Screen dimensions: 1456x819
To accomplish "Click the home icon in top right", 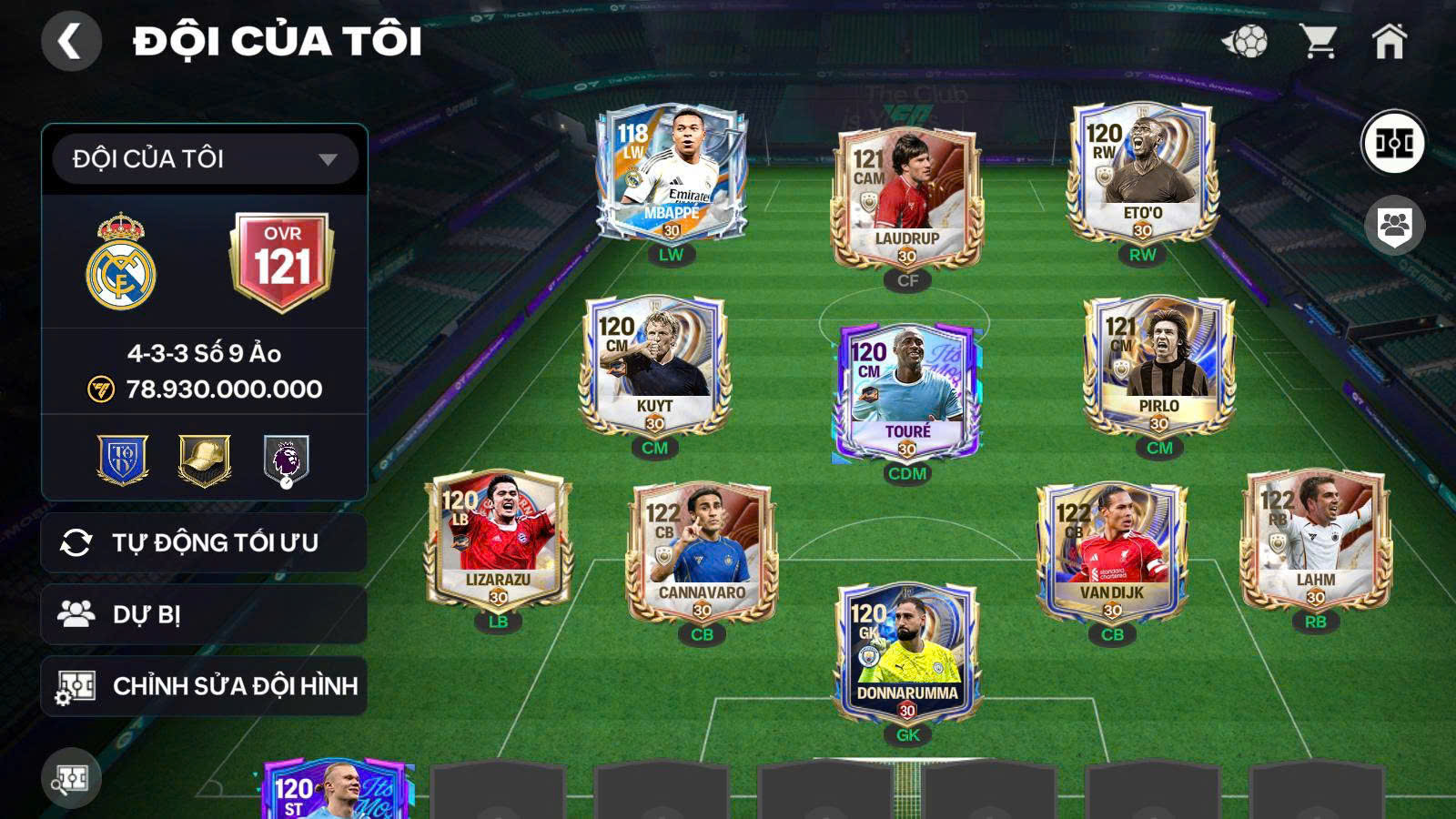I will tap(1391, 41).
